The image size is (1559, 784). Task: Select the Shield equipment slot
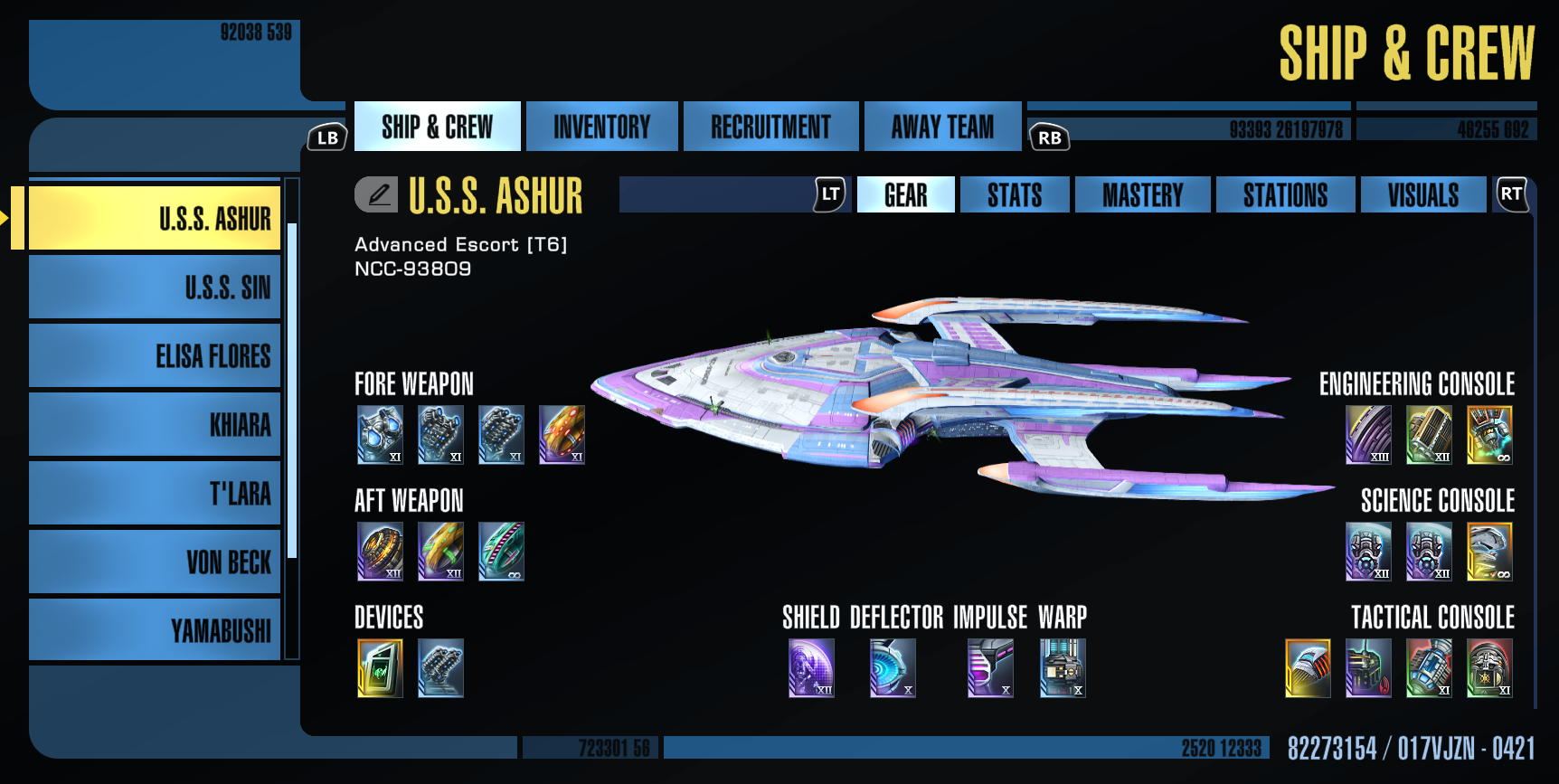(x=811, y=668)
